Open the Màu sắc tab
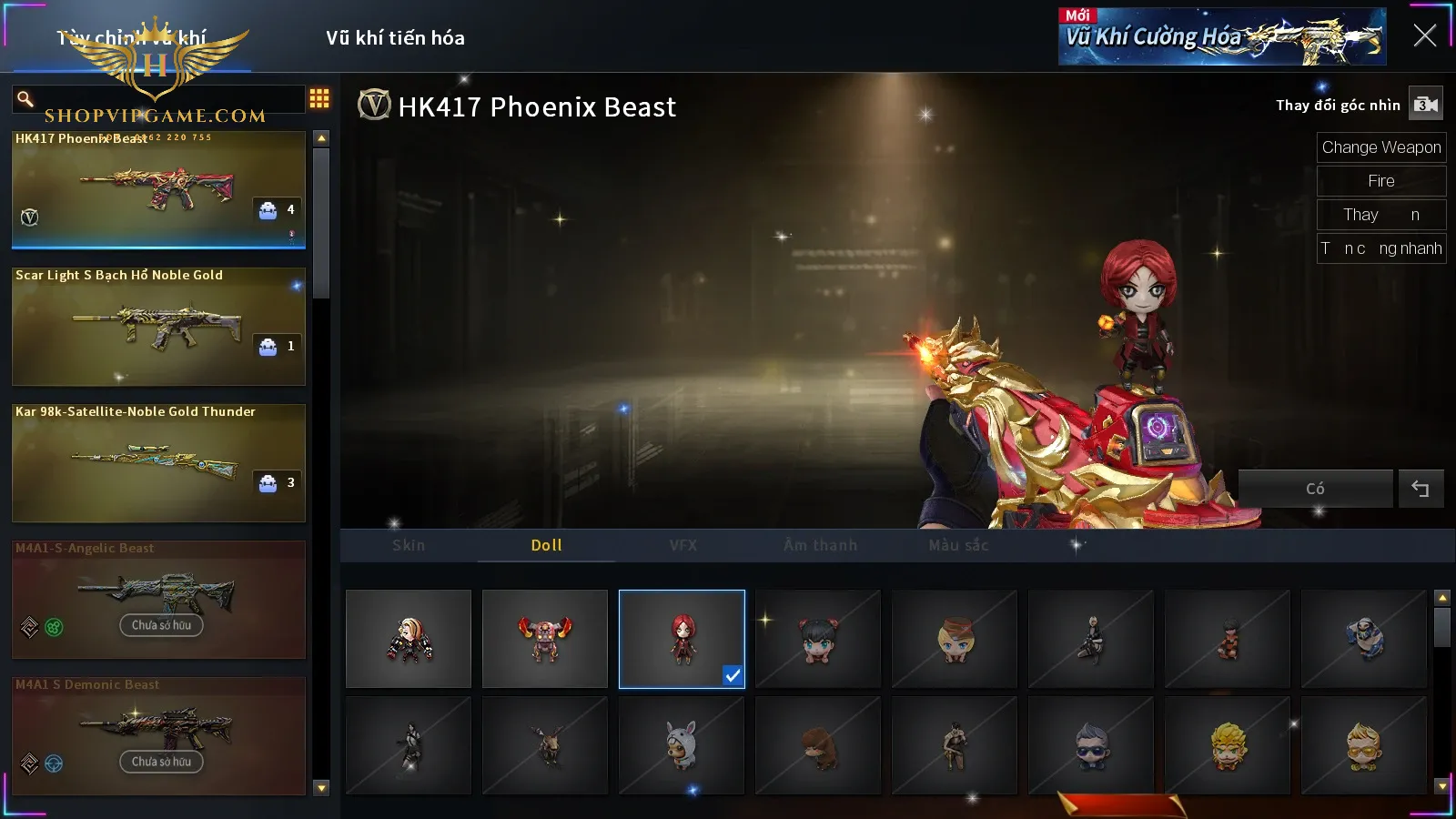 coord(958,545)
